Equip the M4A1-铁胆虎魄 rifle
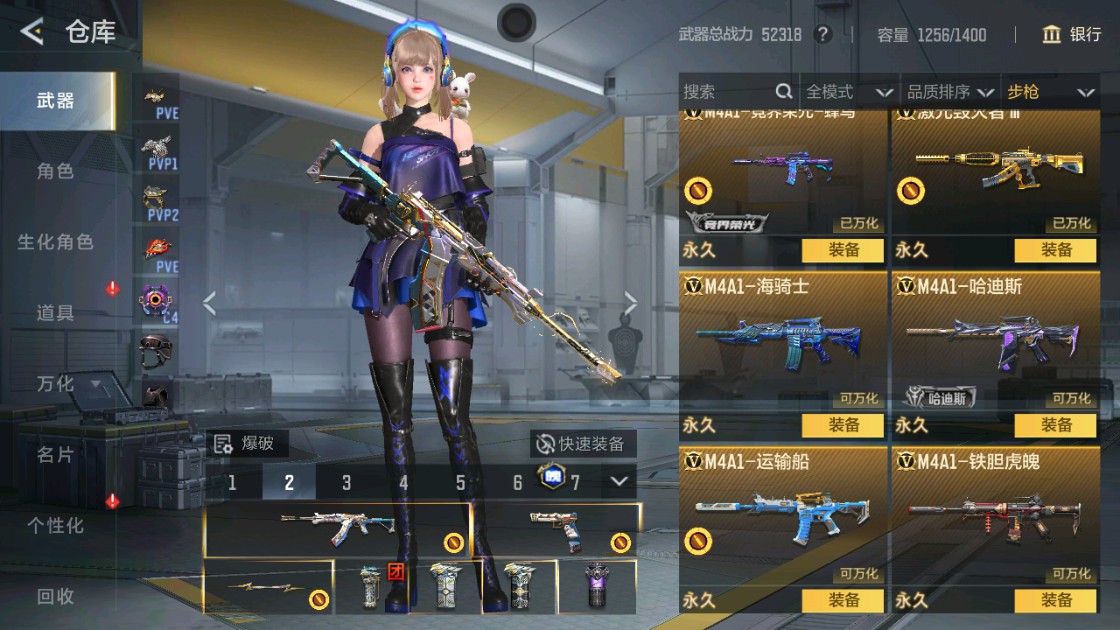Screen dimensions: 1120x630 [1055, 600]
